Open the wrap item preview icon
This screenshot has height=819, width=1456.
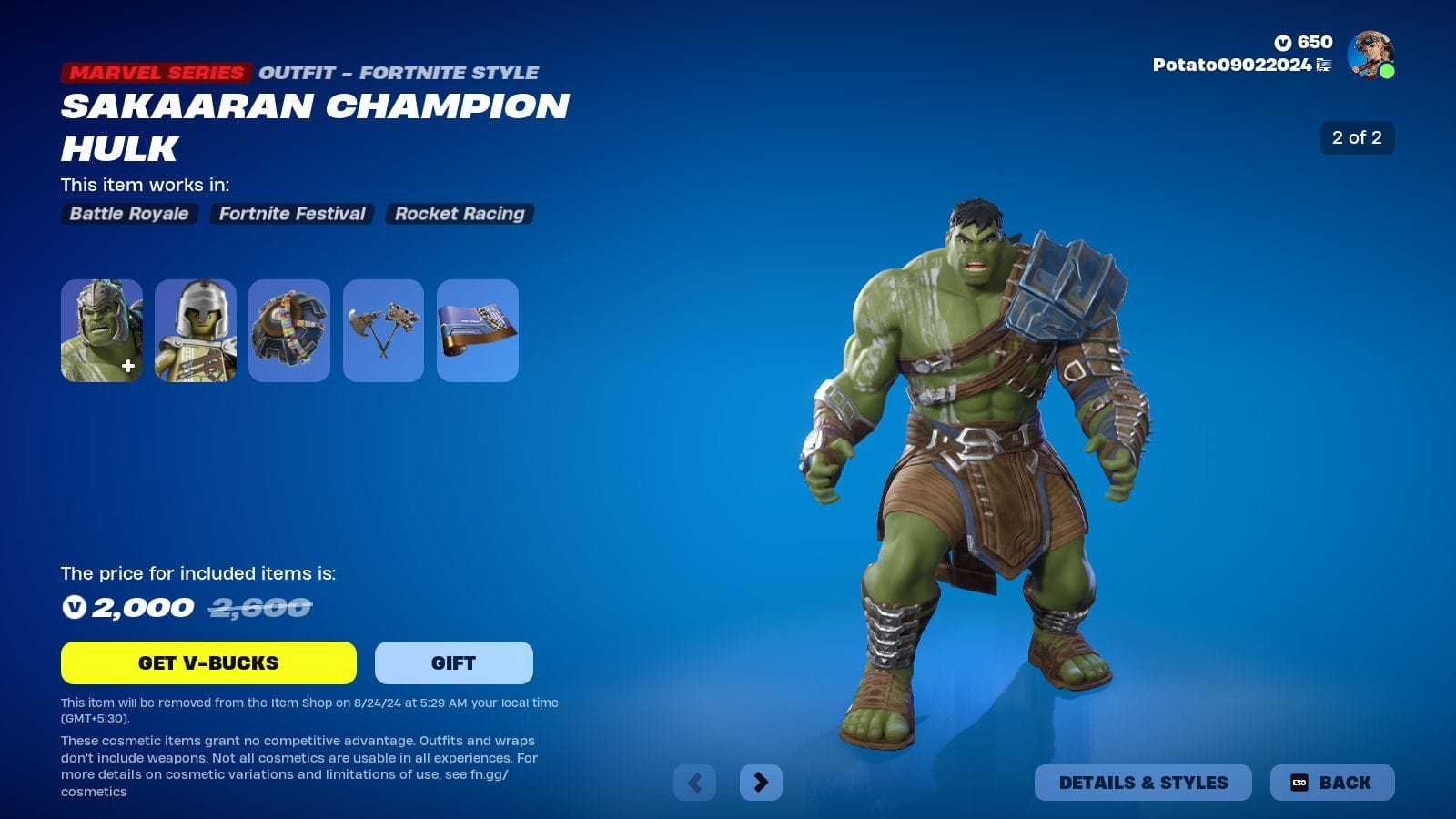[x=479, y=330]
